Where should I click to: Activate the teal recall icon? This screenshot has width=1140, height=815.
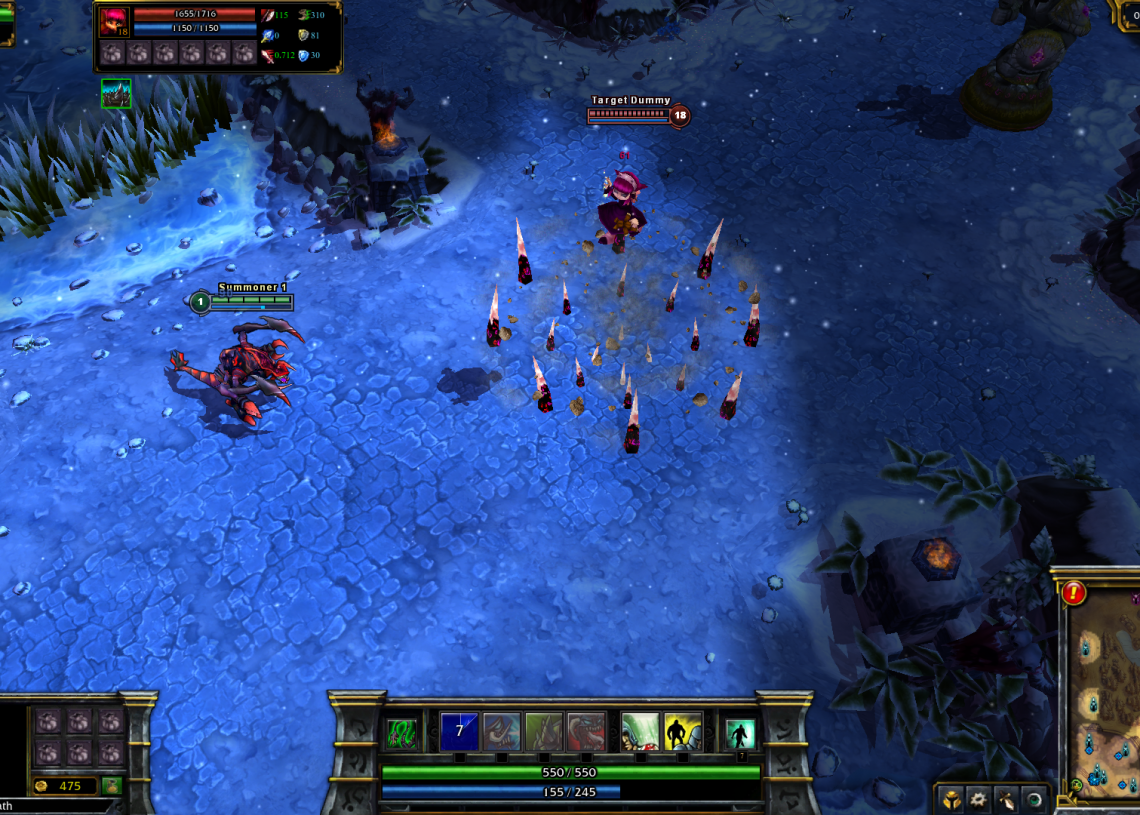point(740,734)
